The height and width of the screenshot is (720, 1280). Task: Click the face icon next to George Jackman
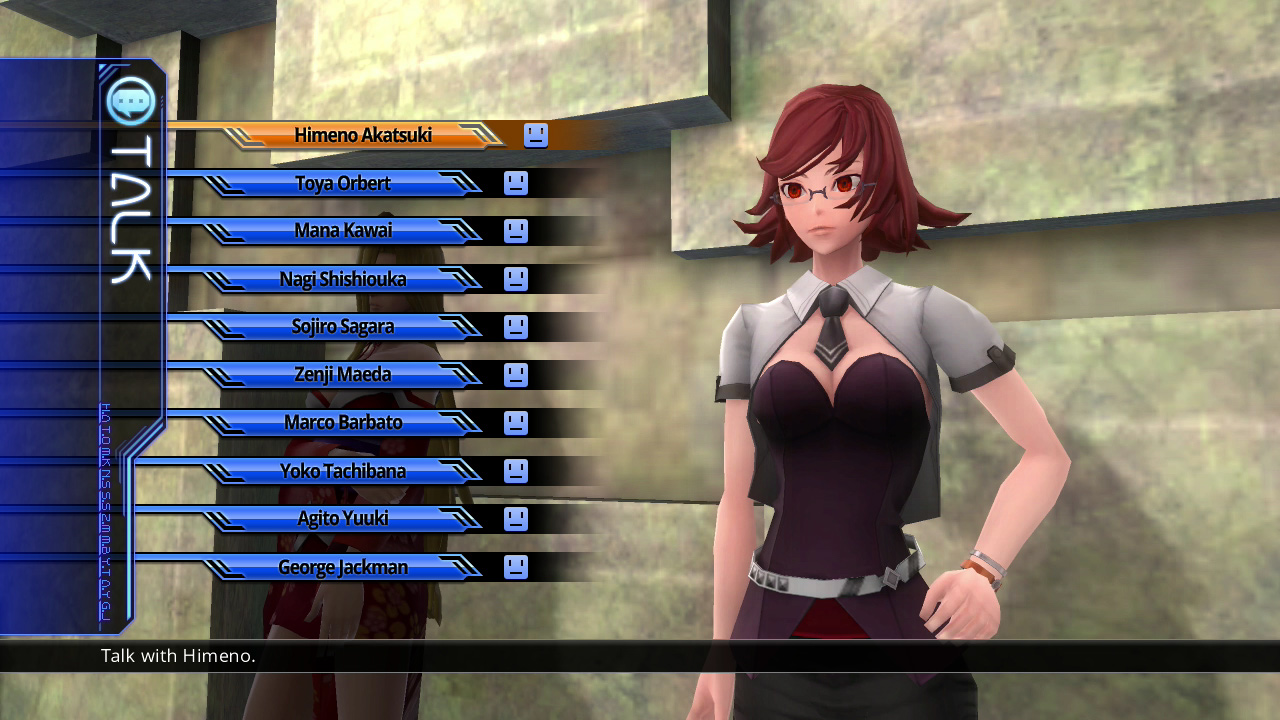tap(515, 567)
